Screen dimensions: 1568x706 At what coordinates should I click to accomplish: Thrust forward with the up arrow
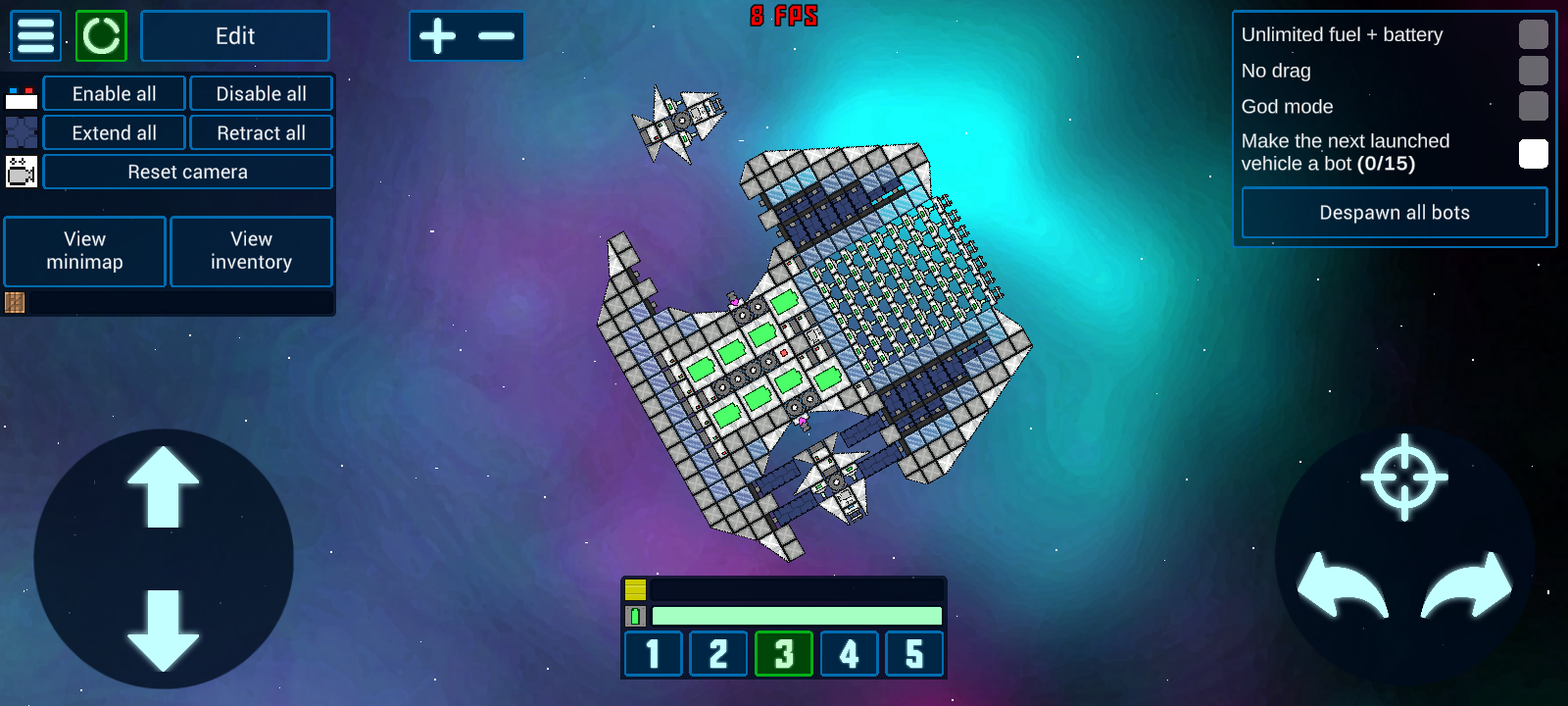[x=163, y=487]
